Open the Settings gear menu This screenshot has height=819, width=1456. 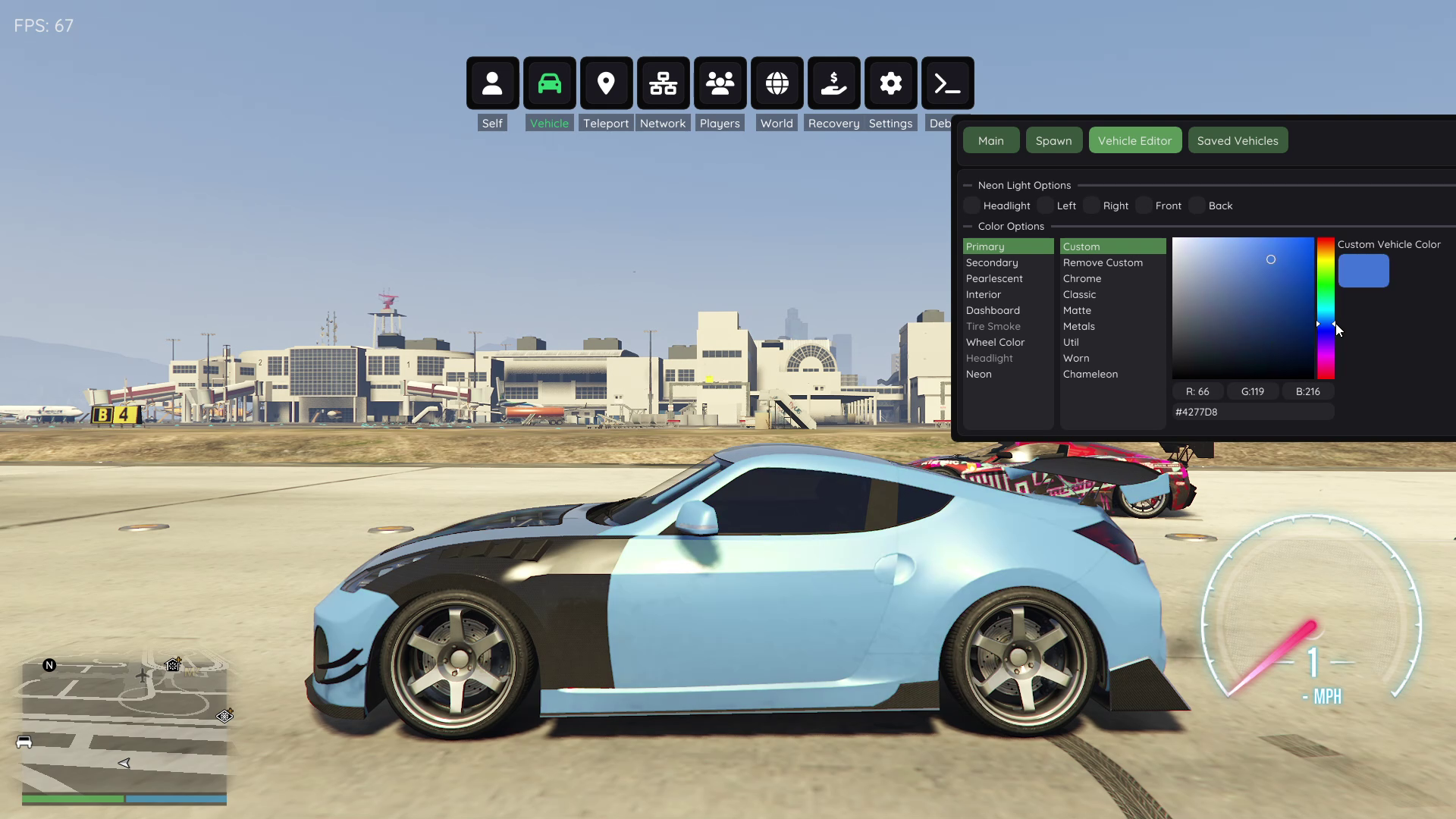click(x=890, y=83)
